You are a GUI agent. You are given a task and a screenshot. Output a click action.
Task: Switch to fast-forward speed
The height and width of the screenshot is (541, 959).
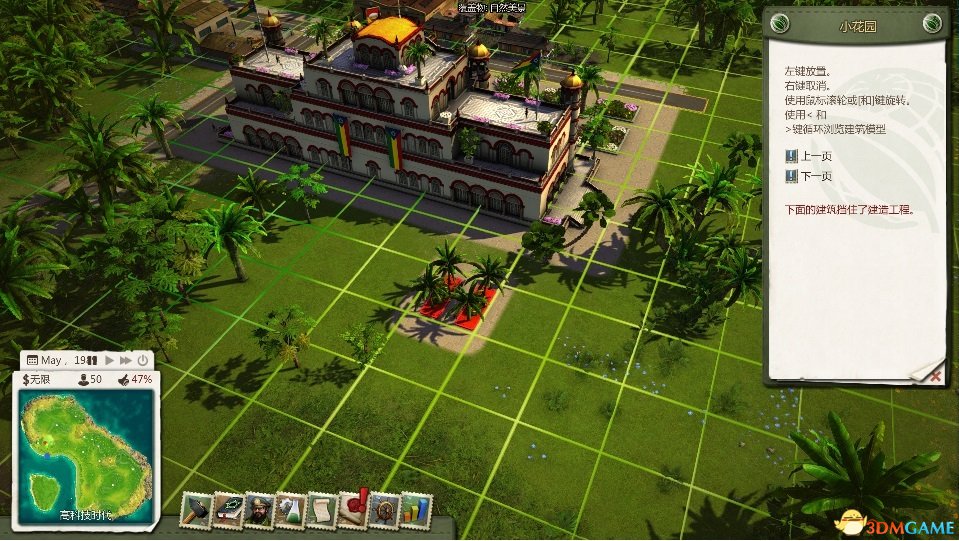pos(126,360)
